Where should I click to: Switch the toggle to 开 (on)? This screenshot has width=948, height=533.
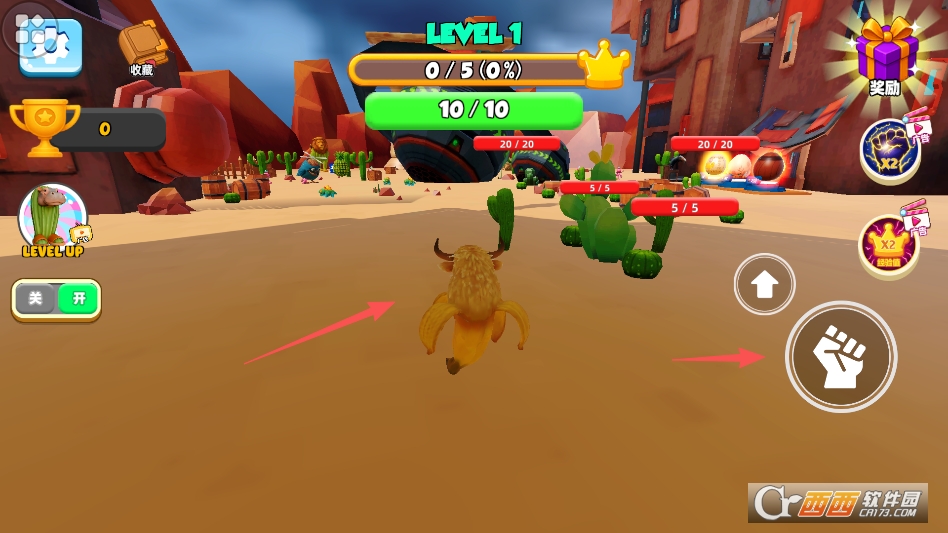(x=79, y=298)
